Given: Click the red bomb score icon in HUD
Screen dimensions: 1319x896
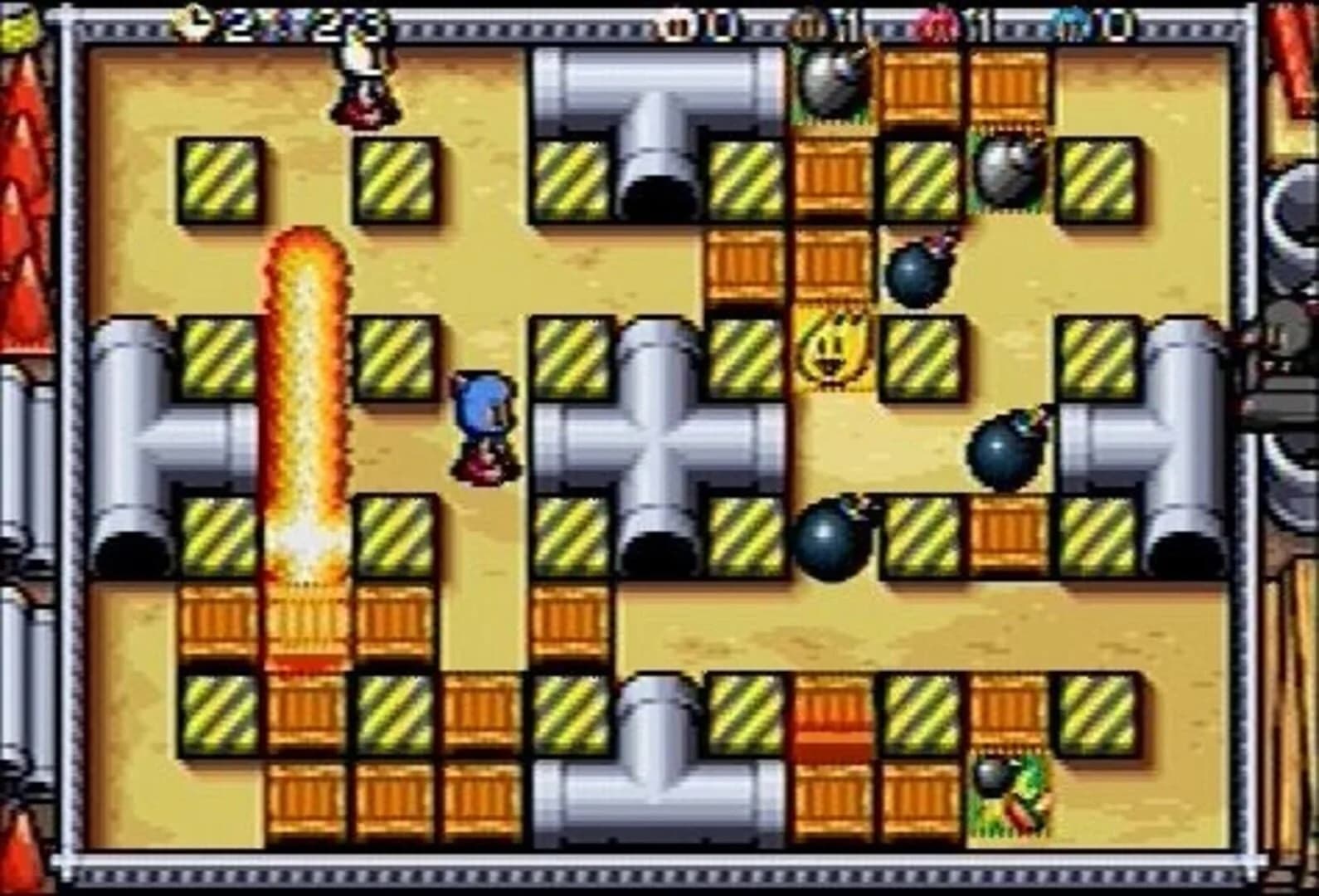Looking at the screenshot, I should click(x=940, y=25).
